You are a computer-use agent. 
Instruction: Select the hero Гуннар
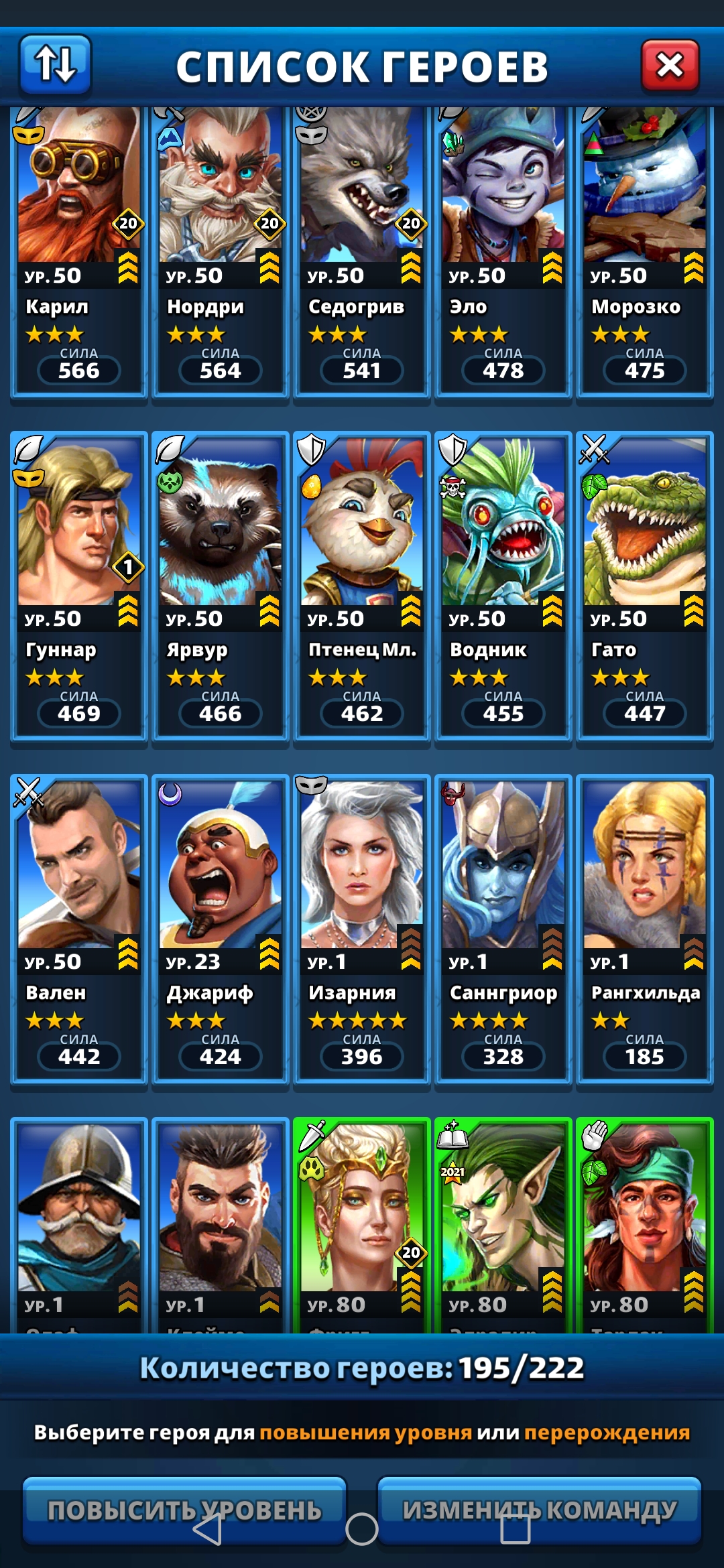click(x=78, y=586)
